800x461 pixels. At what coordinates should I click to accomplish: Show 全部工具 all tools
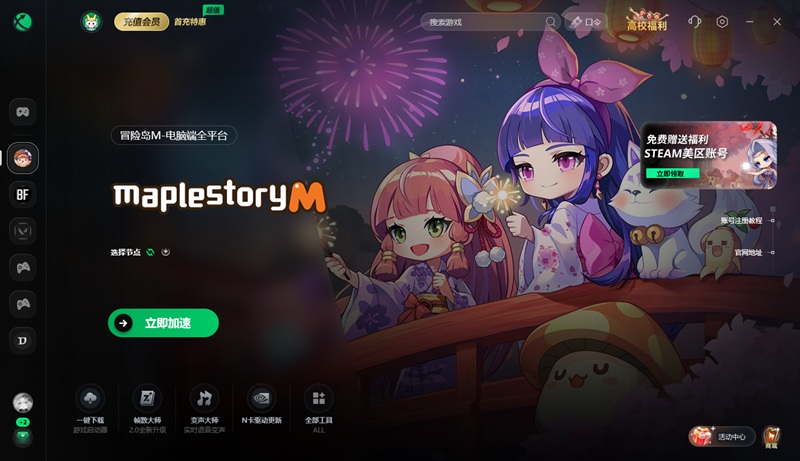[318, 406]
